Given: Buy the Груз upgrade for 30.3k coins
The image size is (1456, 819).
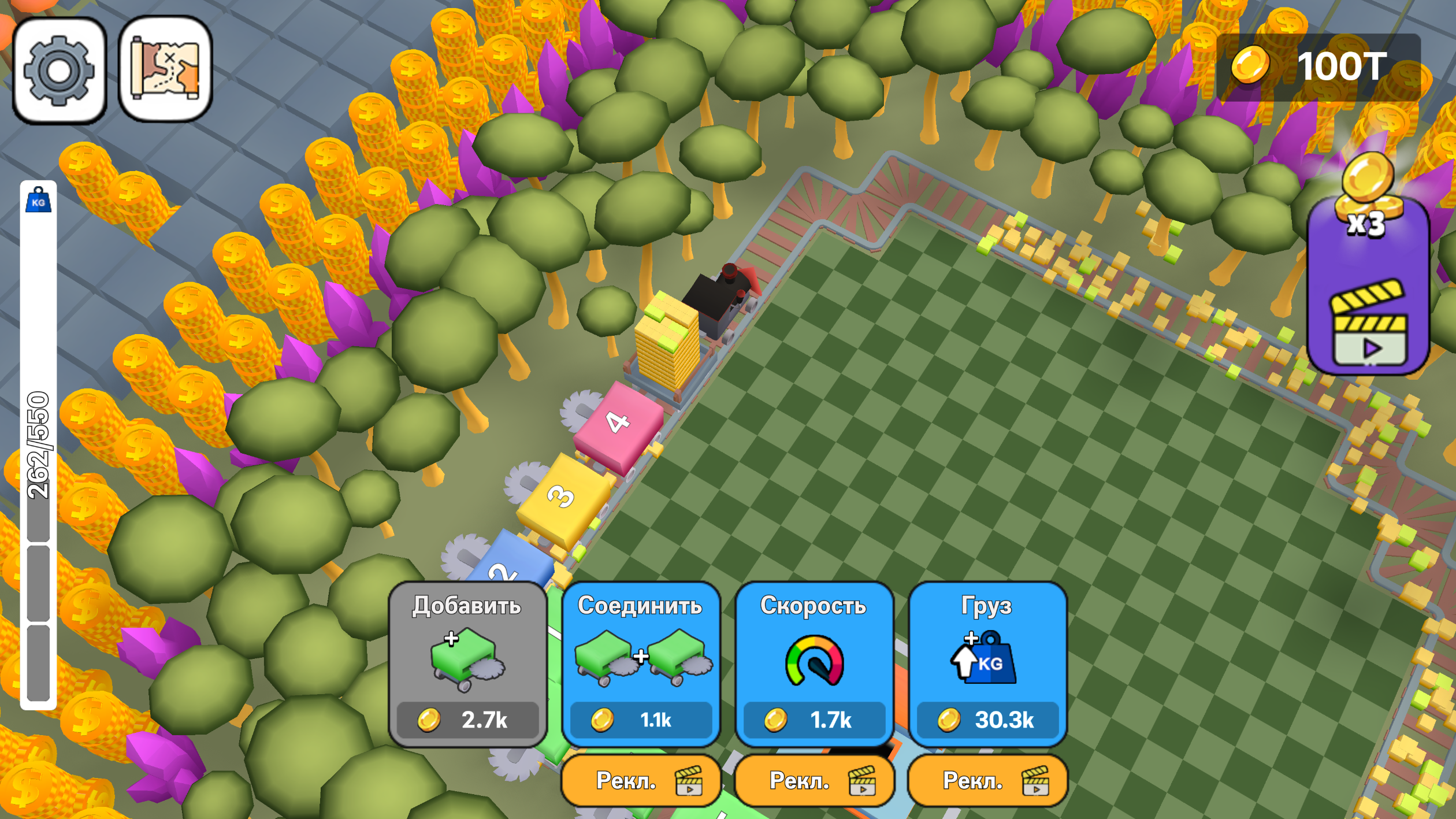Looking at the screenshot, I should click(988, 720).
